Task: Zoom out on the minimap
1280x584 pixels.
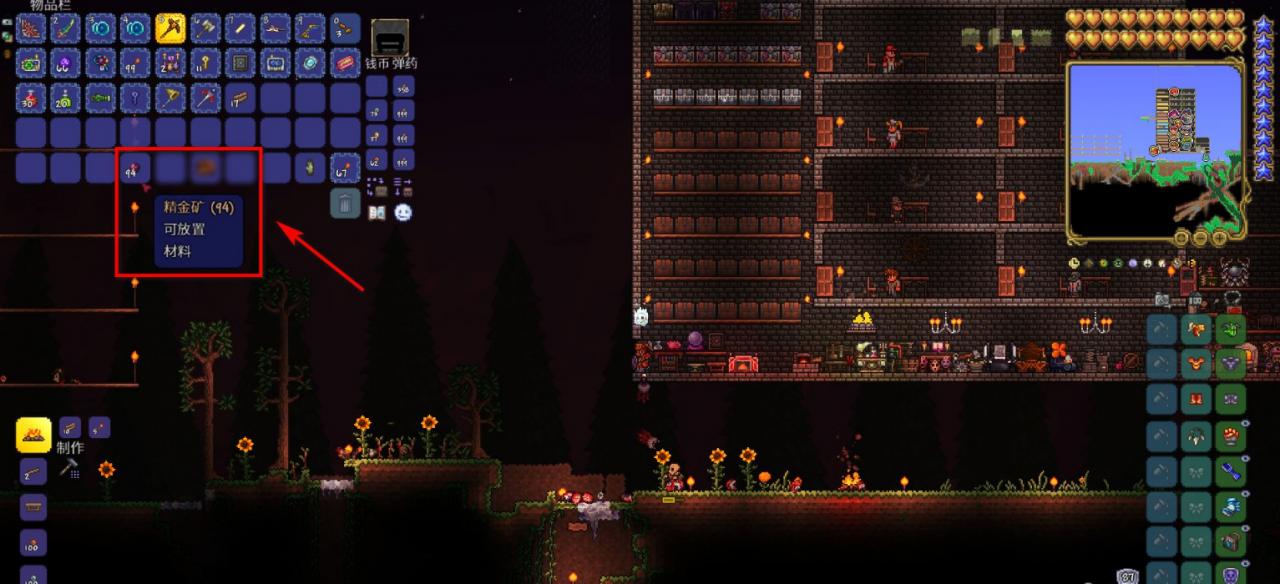Action: click(1198, 238)
